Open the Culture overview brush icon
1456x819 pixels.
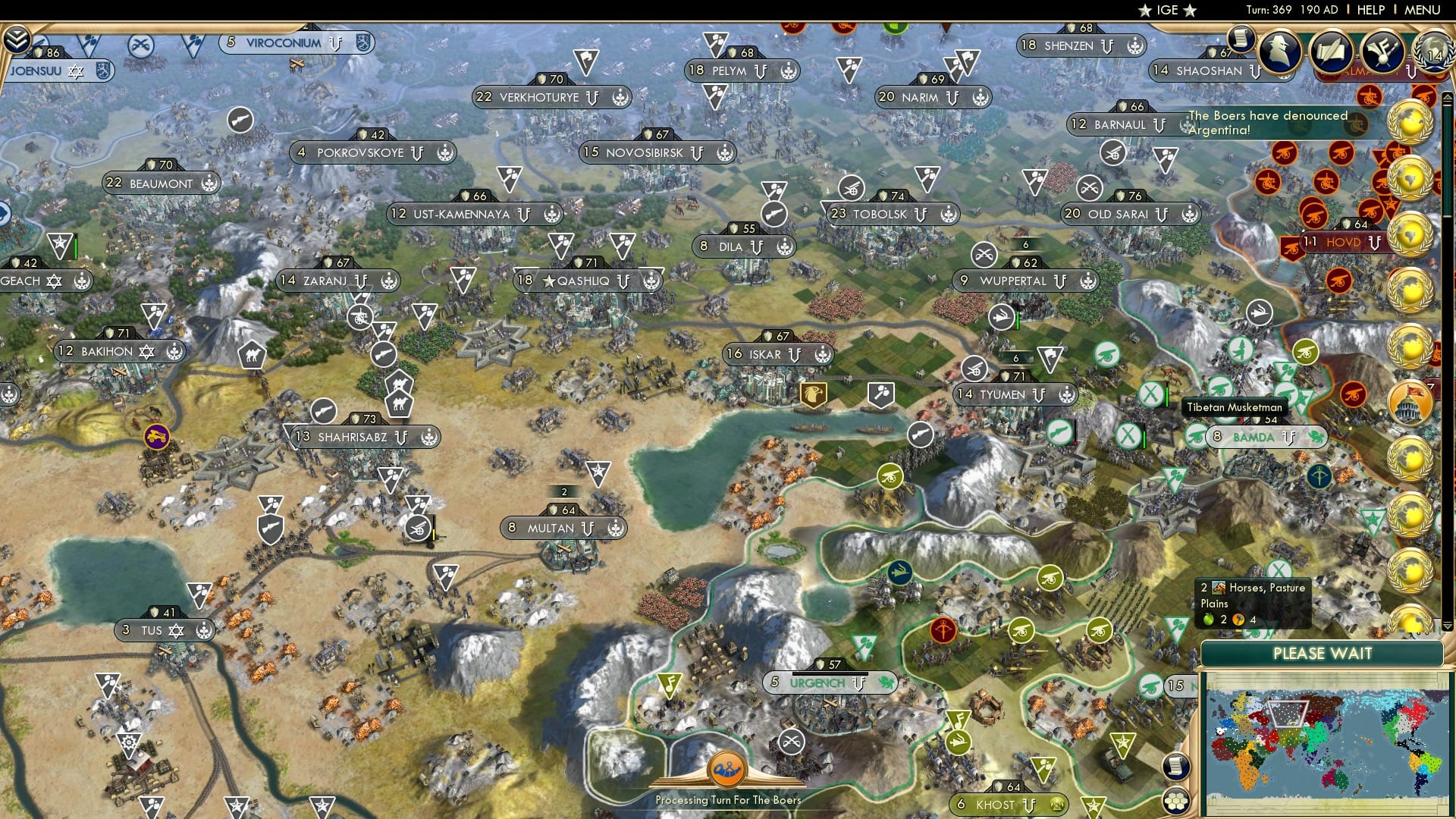click(1385, 52)
